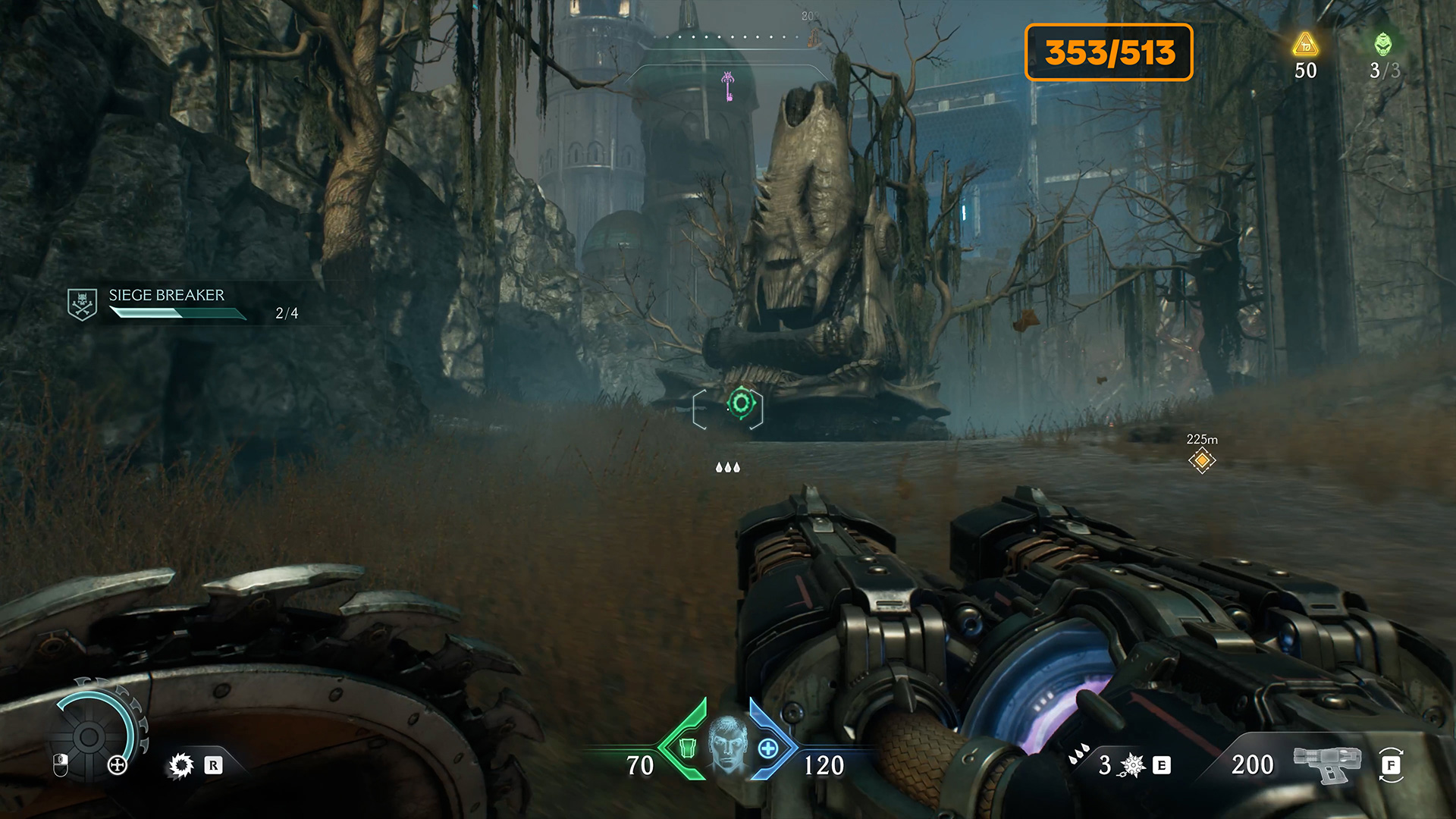The image size is (1456, 819).
Task: Click the green armor icon
Action: pyautogui.click(x=687, y=748)
